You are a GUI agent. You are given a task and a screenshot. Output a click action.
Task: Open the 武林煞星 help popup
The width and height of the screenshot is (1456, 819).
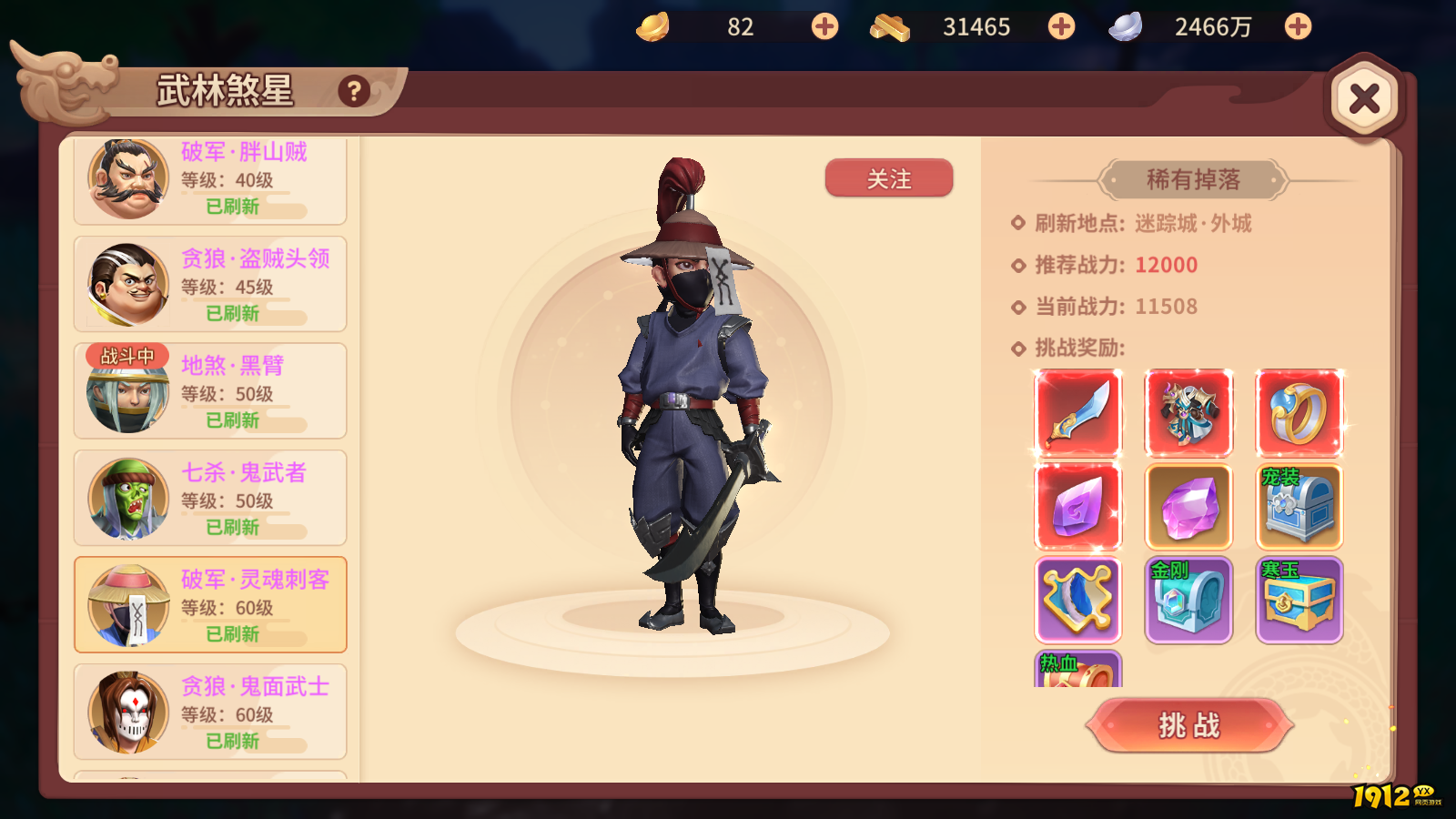click(x=353, y=90)
